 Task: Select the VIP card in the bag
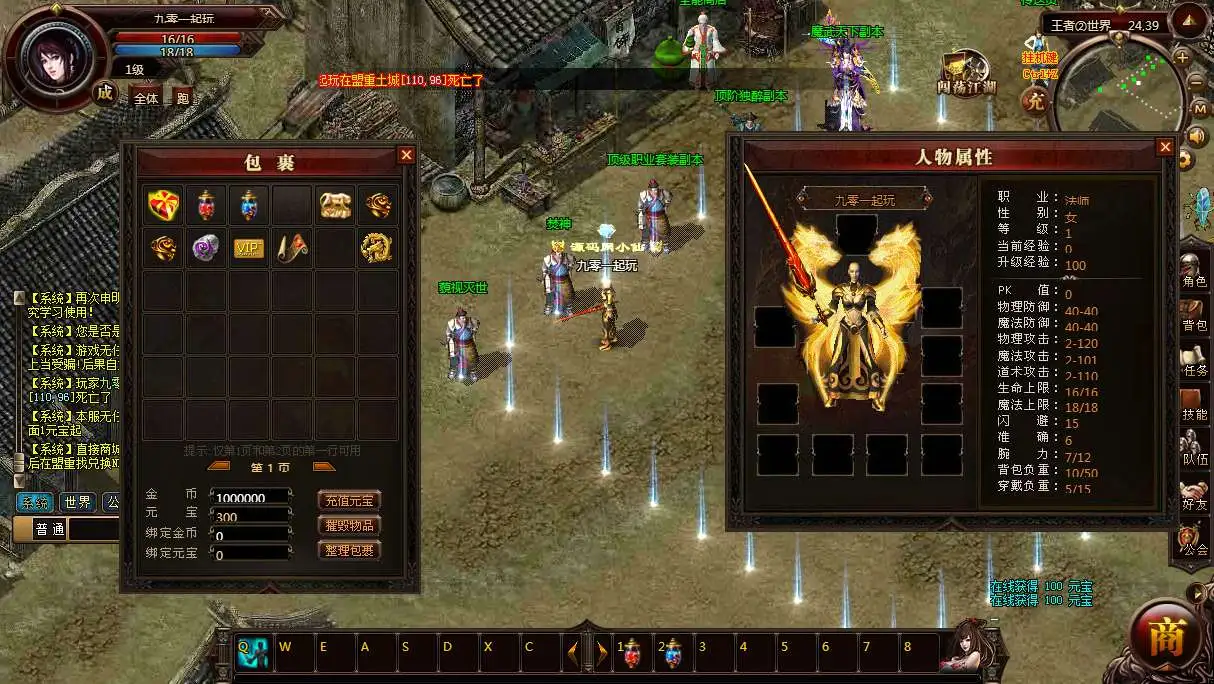(249, 248)
